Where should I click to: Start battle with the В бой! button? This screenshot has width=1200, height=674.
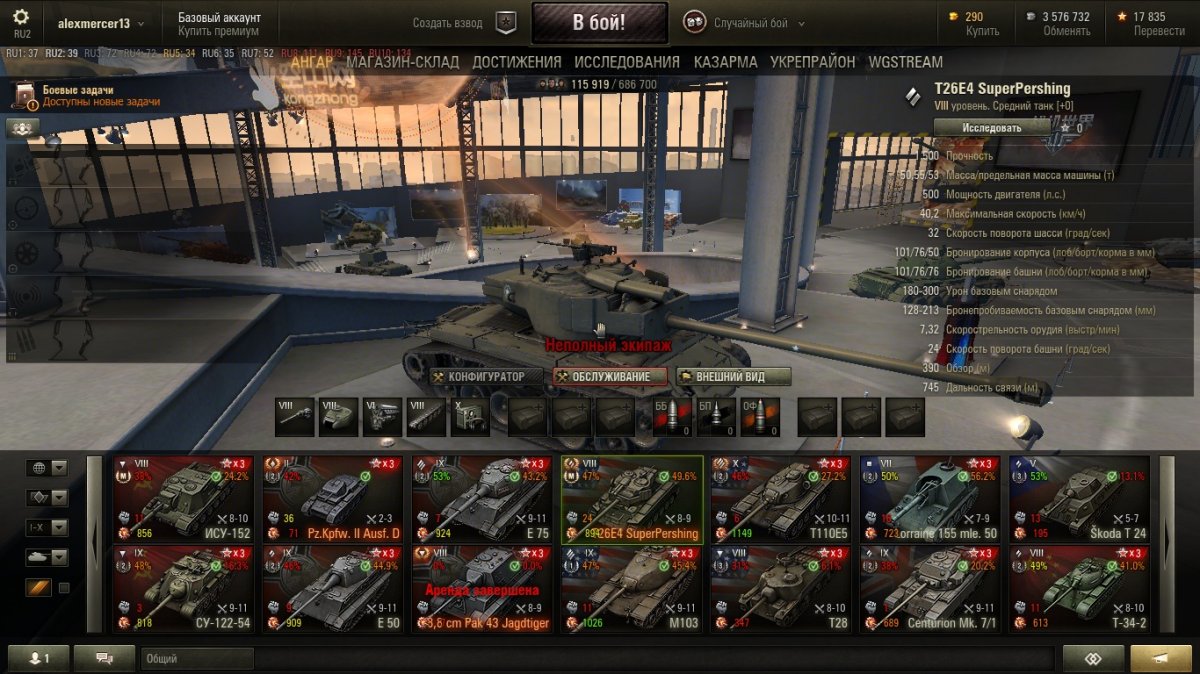tap(599, 23)
